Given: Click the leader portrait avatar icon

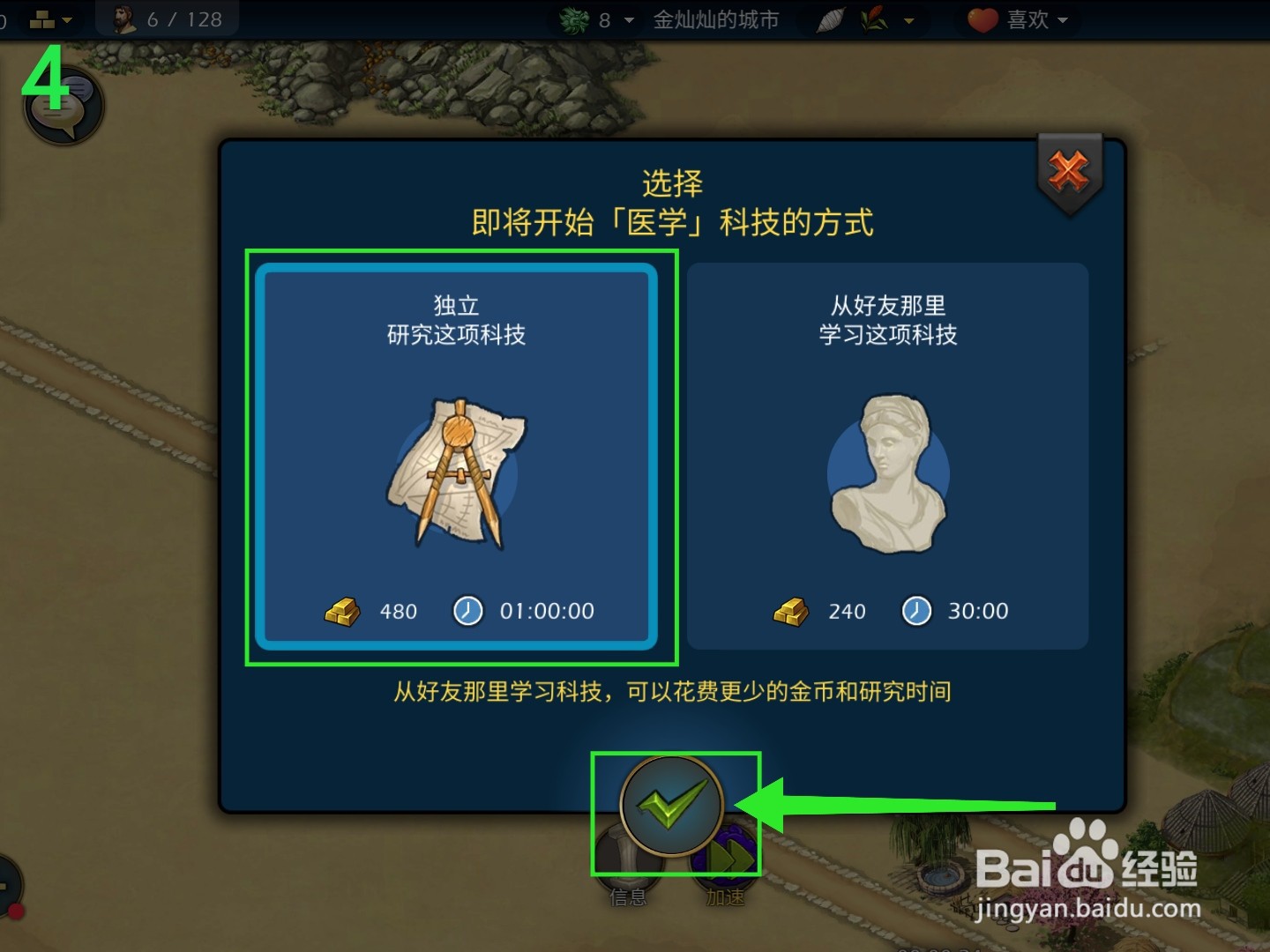Looking at the screenshot, I should coord(119,18).
